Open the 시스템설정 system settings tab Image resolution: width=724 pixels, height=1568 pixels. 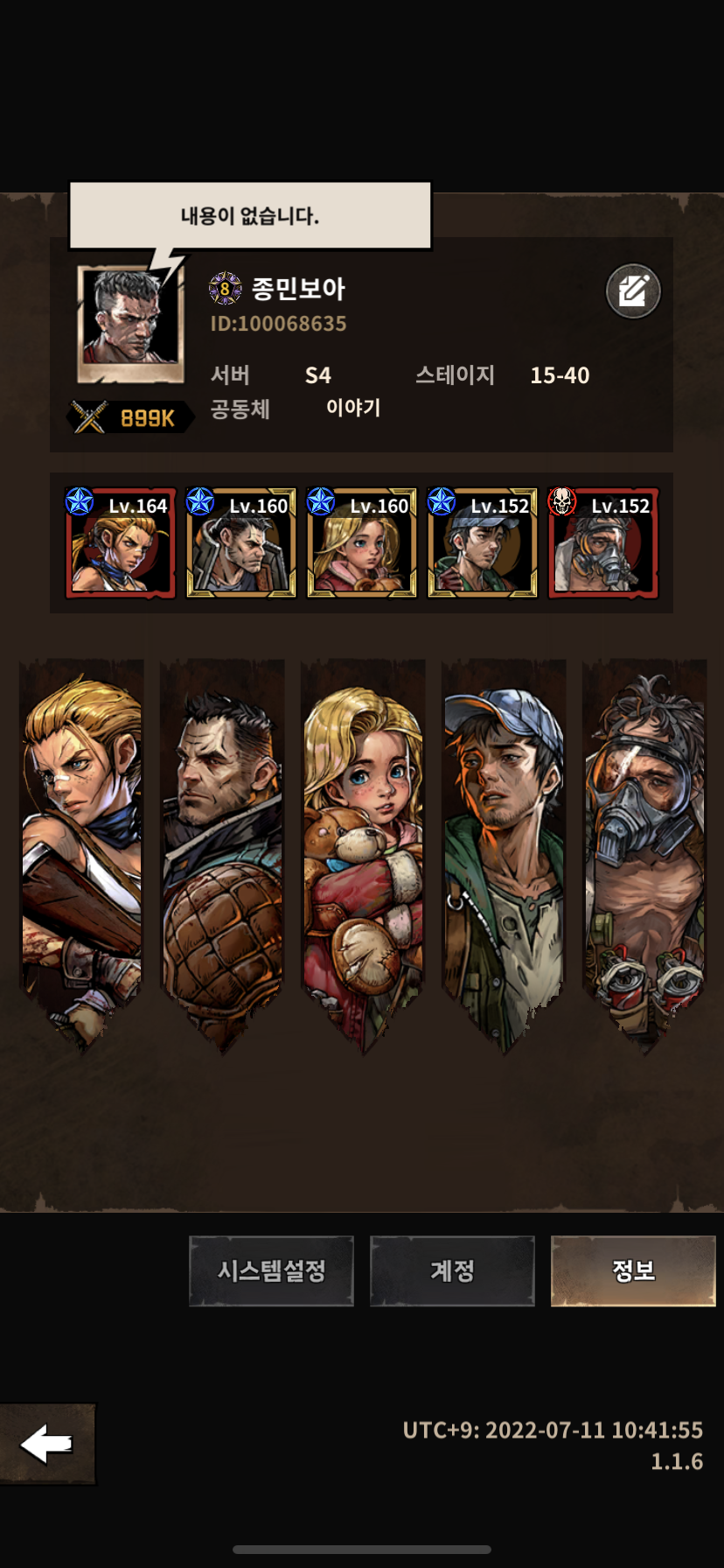(271, 1270)
